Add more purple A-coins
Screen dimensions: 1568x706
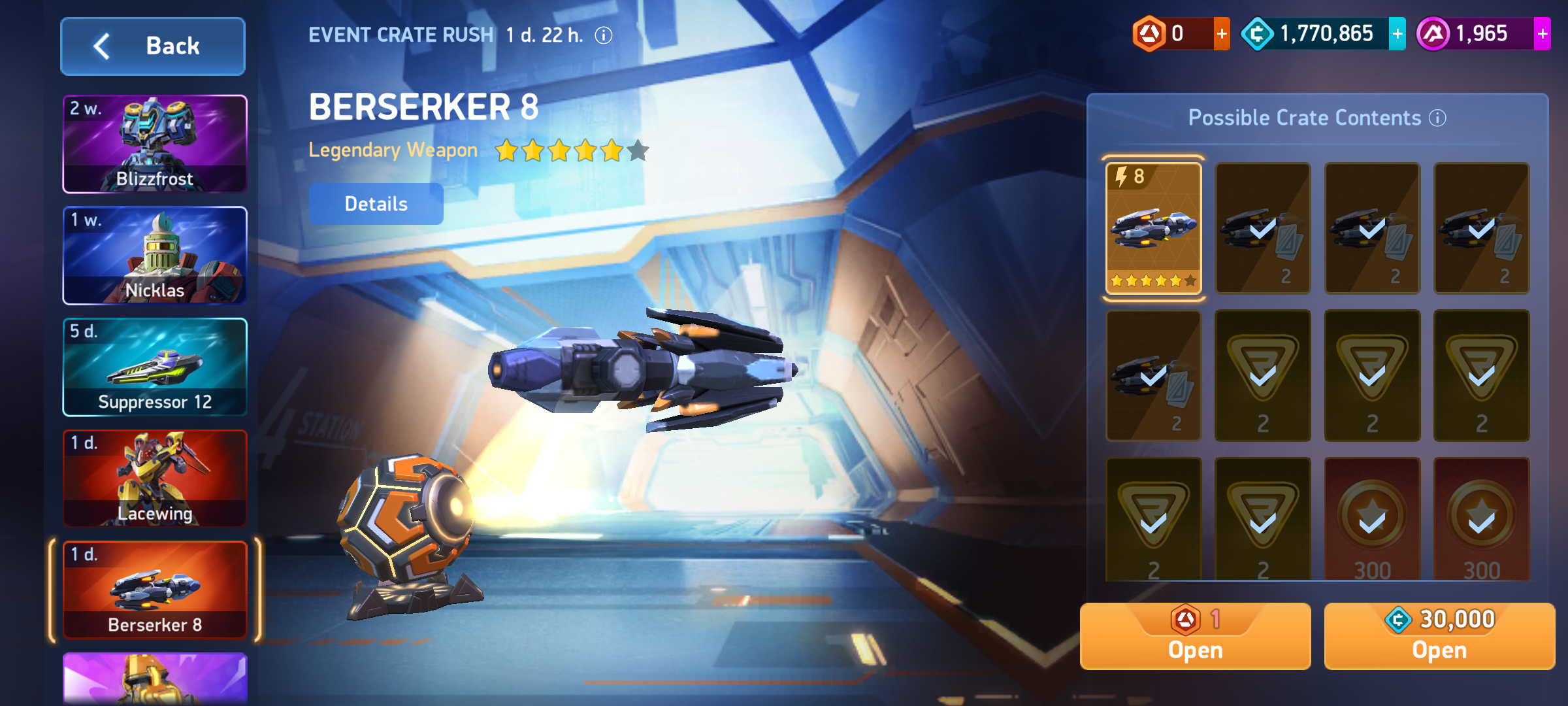click(x=1542, y=34)
